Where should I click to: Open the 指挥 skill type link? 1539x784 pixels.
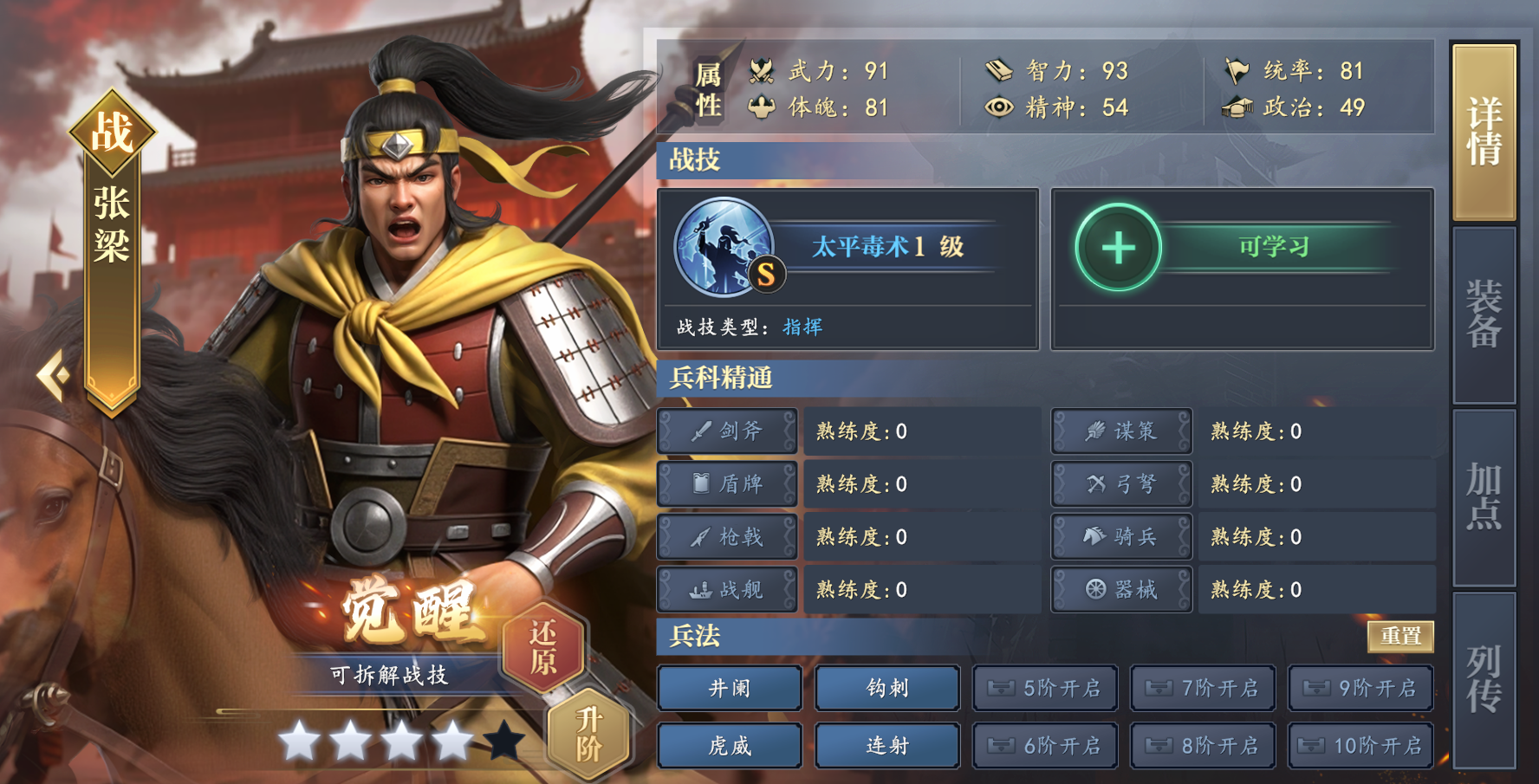(x=802, y=327)
